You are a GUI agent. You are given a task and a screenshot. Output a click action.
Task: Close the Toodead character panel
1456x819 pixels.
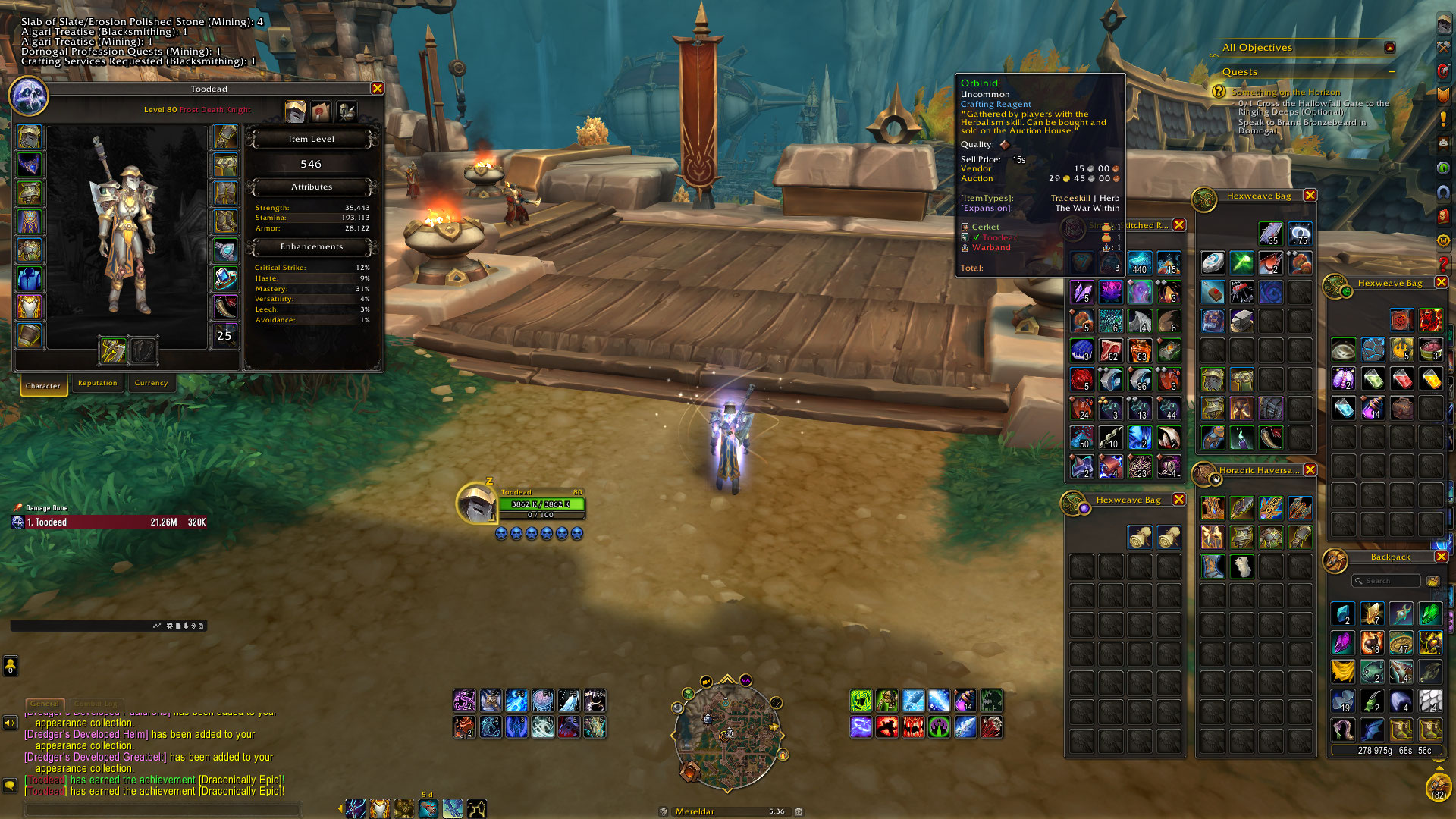(x=377, y=89)
